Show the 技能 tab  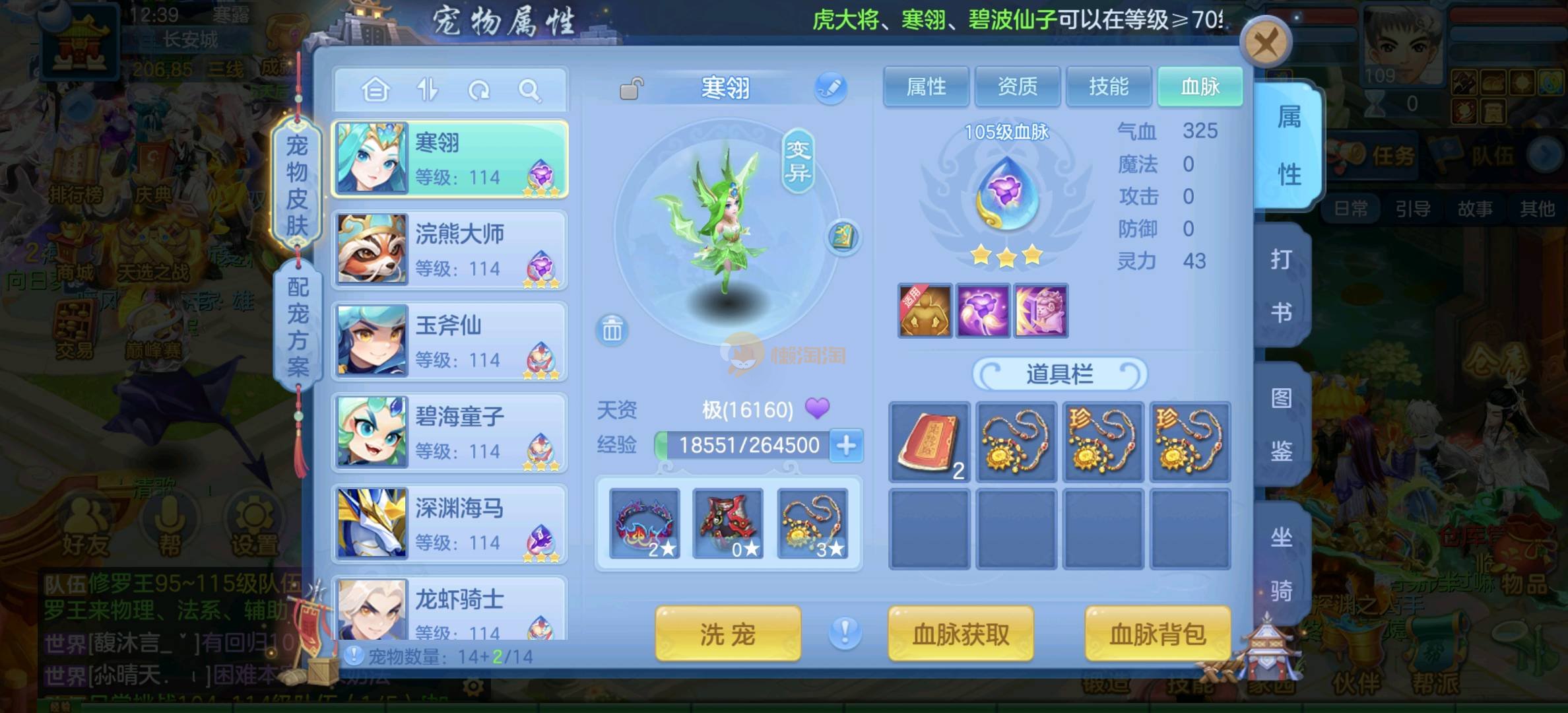tap(1108, 86)
